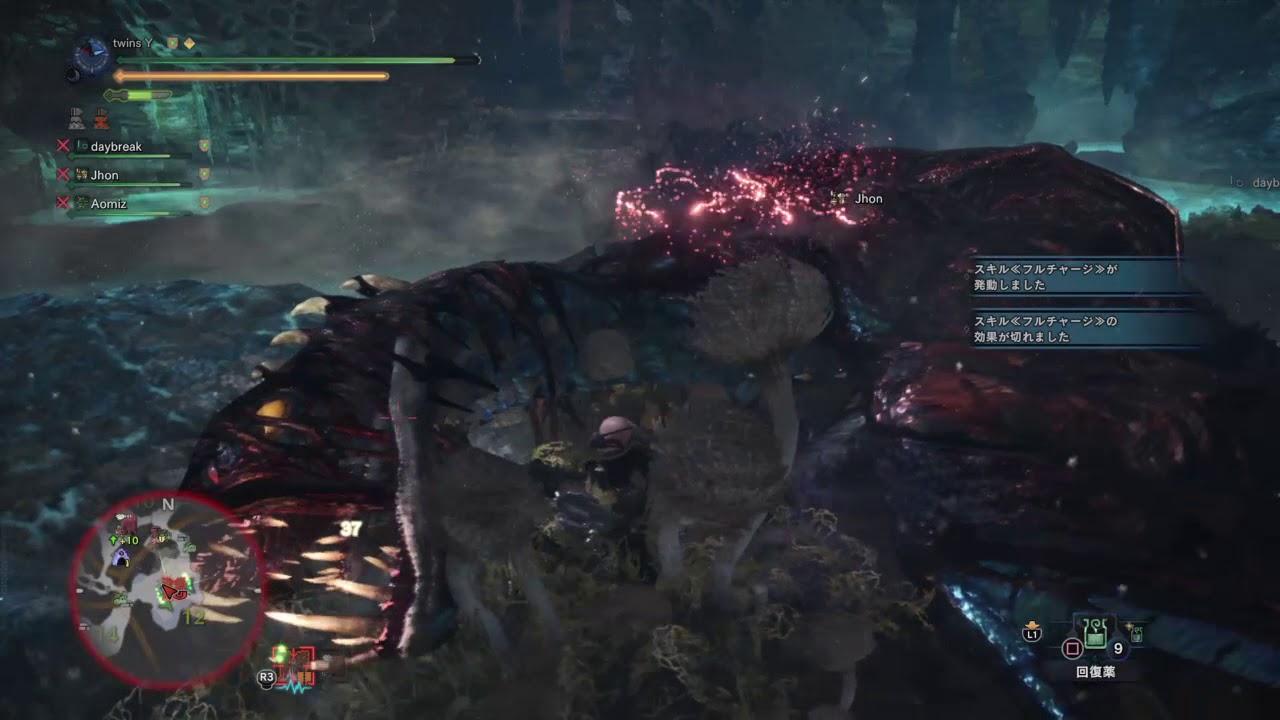Click the red monster marker on the minimap

point(174,586)
